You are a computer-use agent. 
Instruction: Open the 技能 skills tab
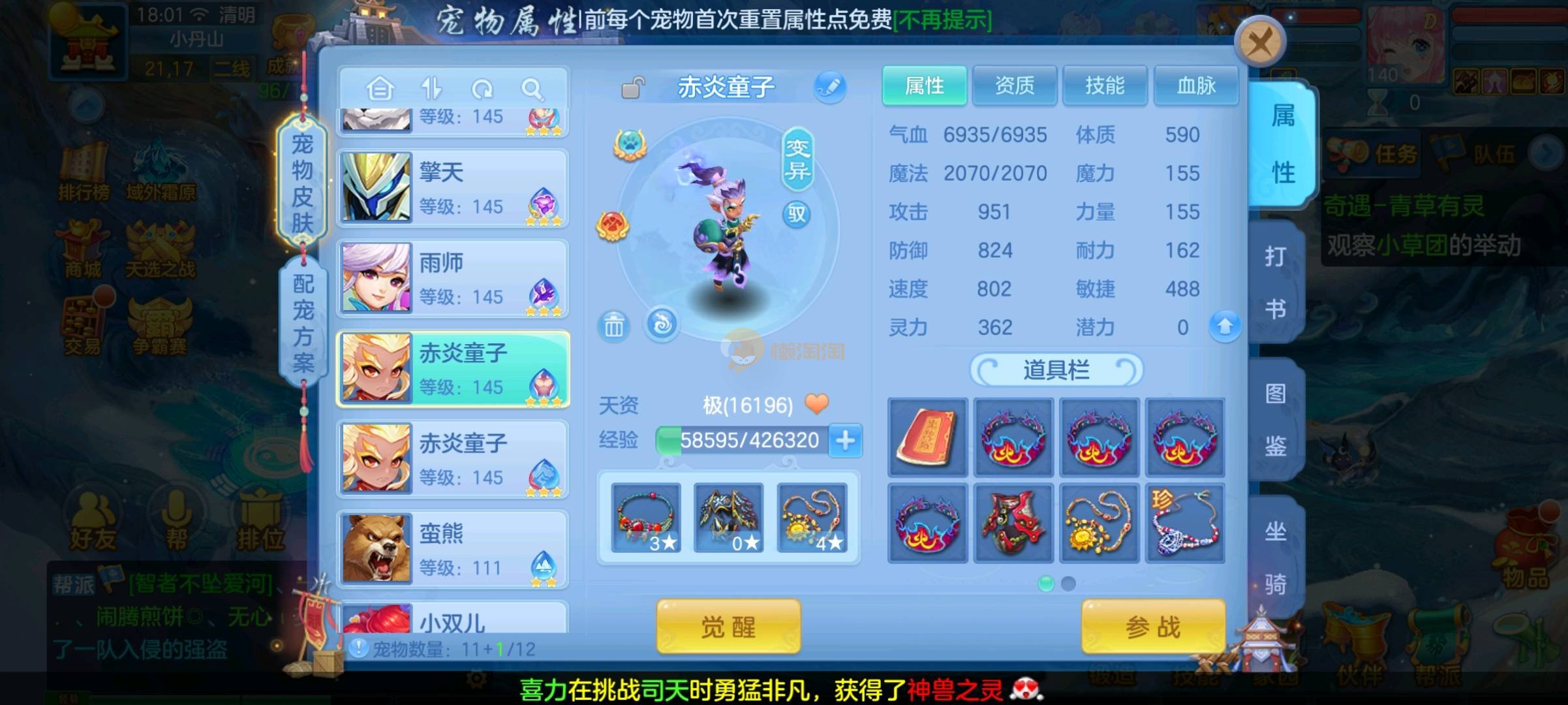pos(1105,86)
